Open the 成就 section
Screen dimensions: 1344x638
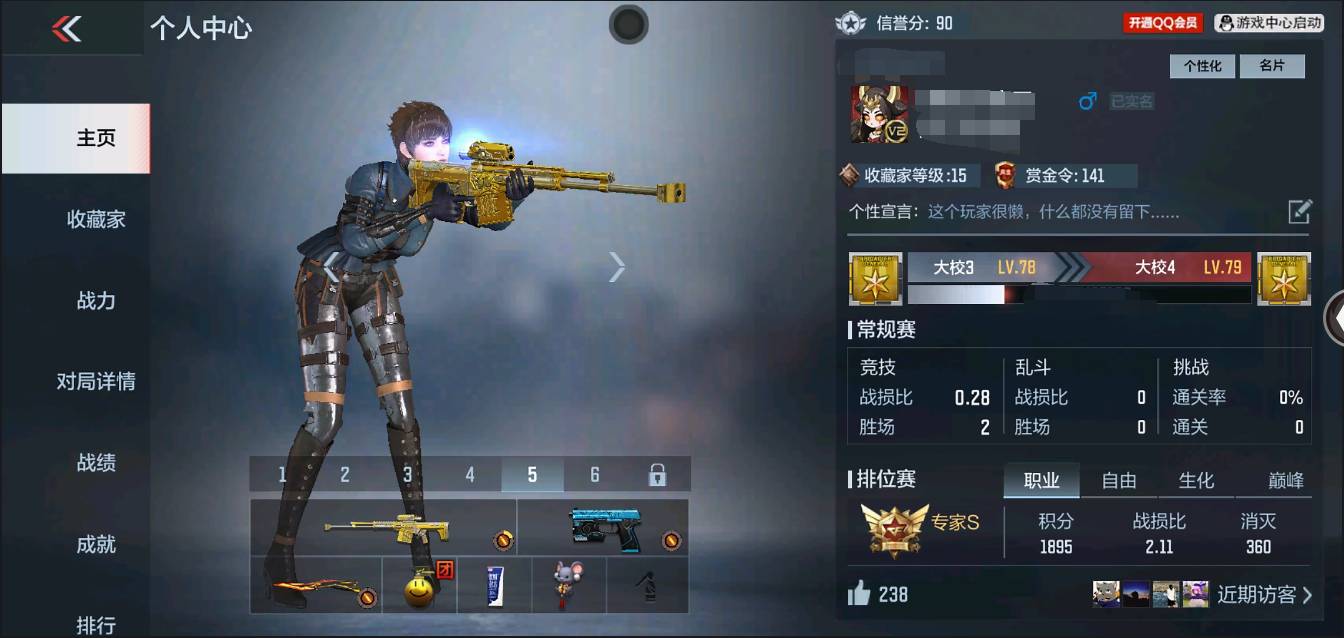click(x=96, y=544)
